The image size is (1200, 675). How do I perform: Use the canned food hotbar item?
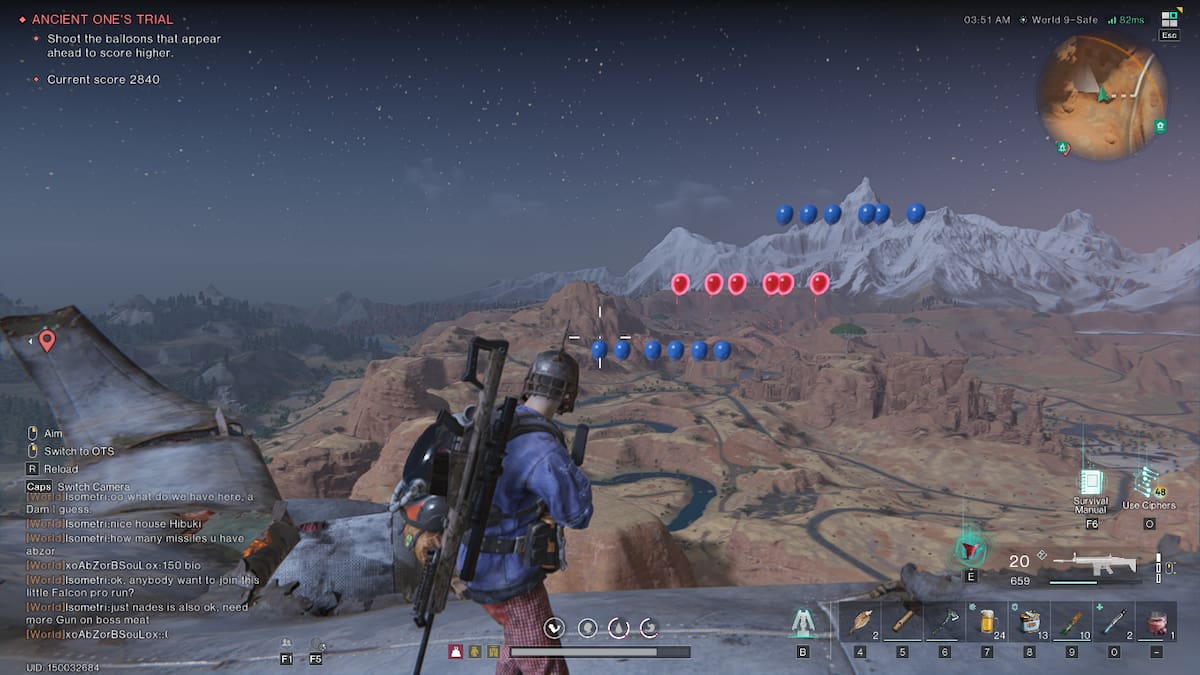[x=1029, y=622]
